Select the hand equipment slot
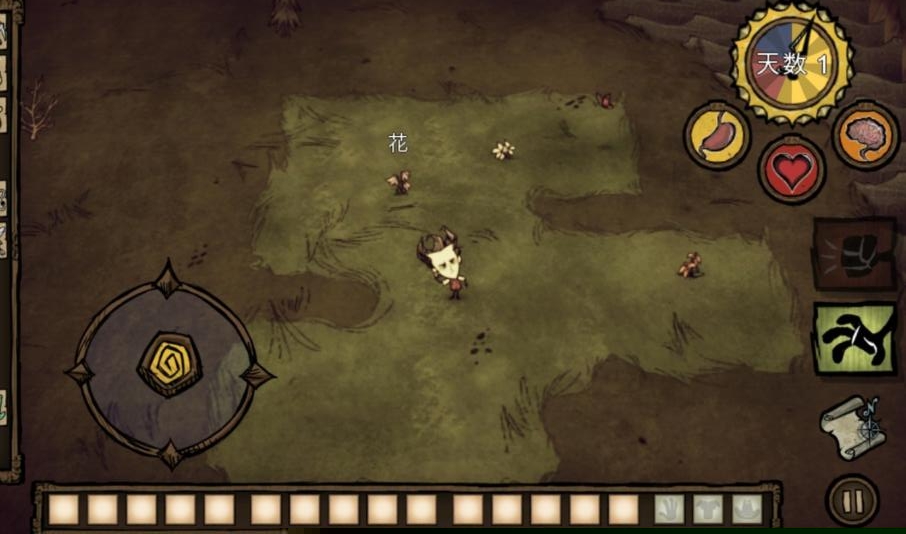The height and width of the screenshot is (534, 906). (x=668, y=509)
